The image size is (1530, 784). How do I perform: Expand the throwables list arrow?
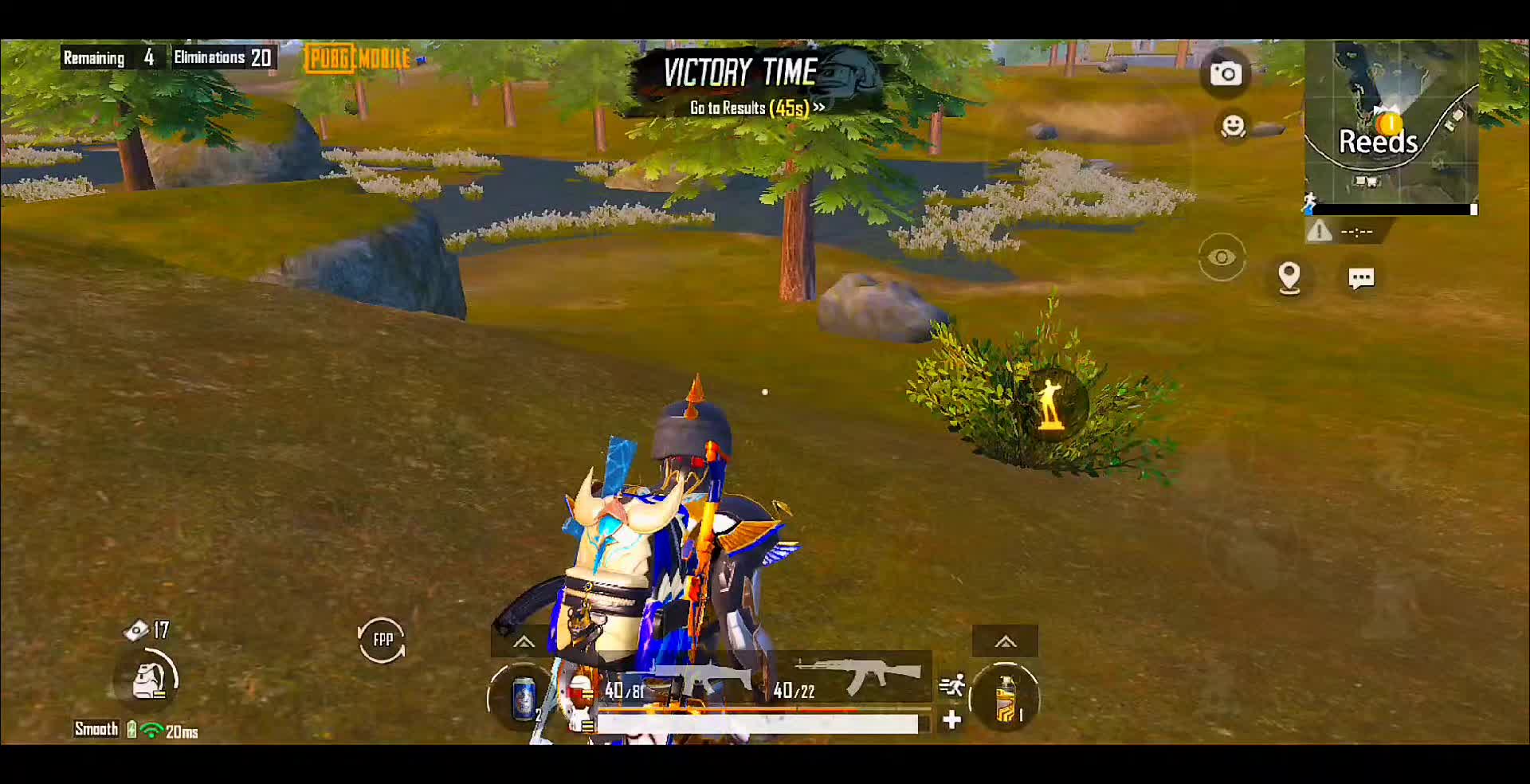(1005, 641)
